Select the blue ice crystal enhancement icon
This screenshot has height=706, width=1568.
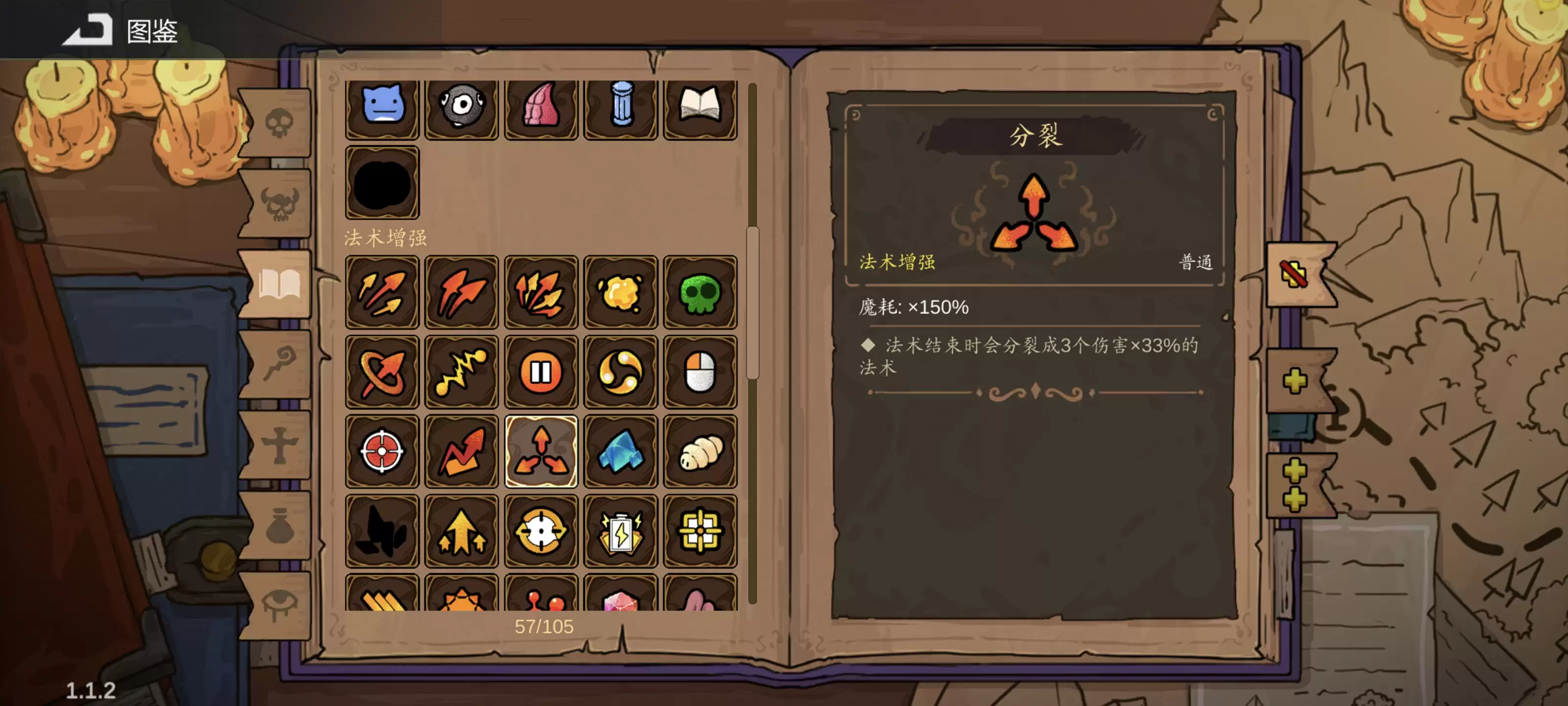[x=620, y=451]
